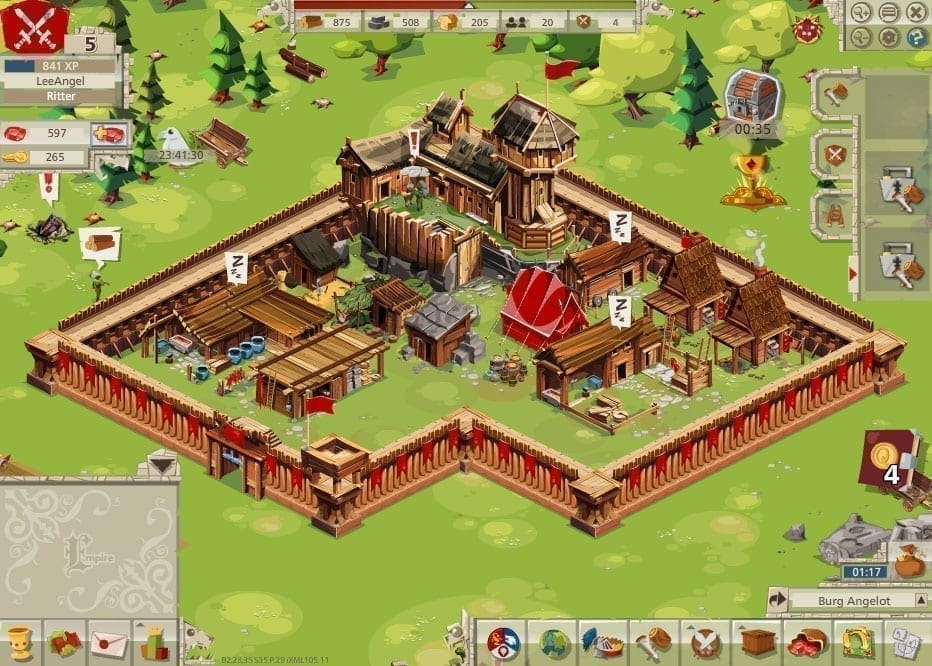Click the zoom-out magnifier button
Viewport: 932px width, 666px height.
pos(863,37)
